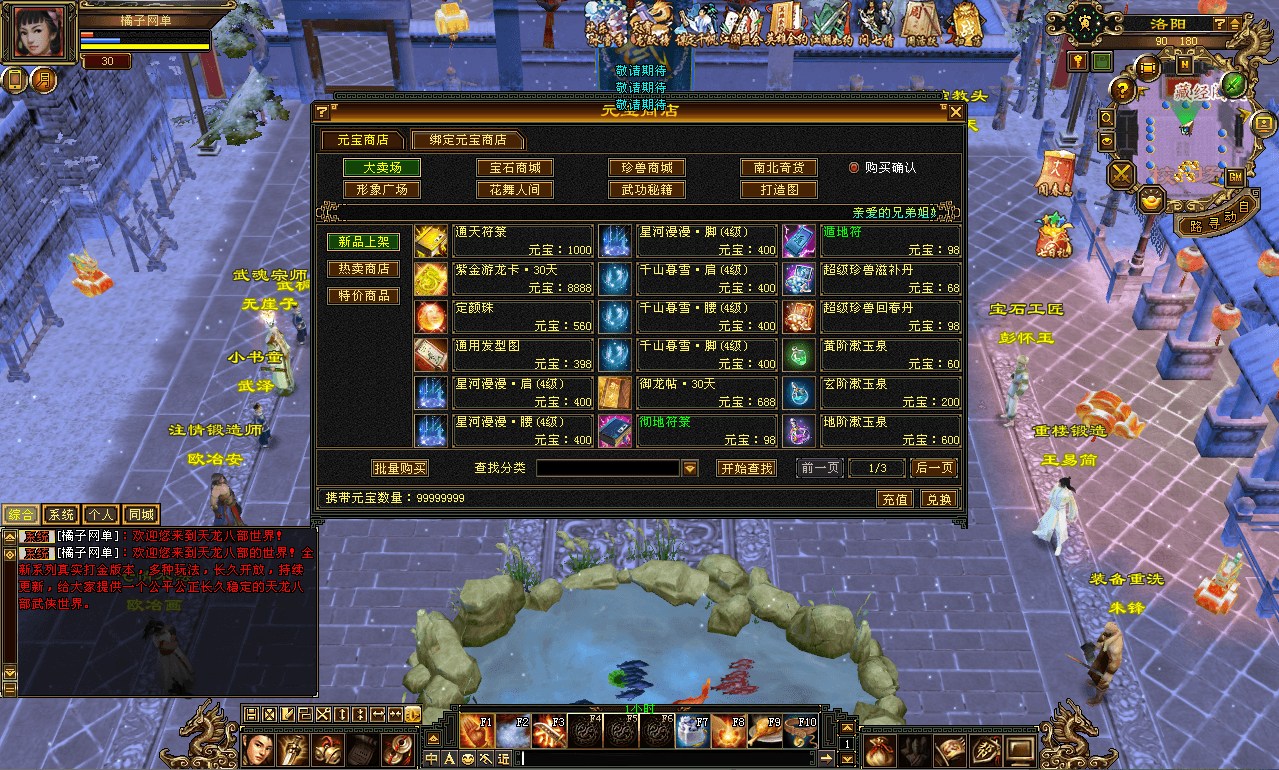The image size is (1279, 770).
Task: Open the 充值 recharge button
Action: [x=895, y=499]
